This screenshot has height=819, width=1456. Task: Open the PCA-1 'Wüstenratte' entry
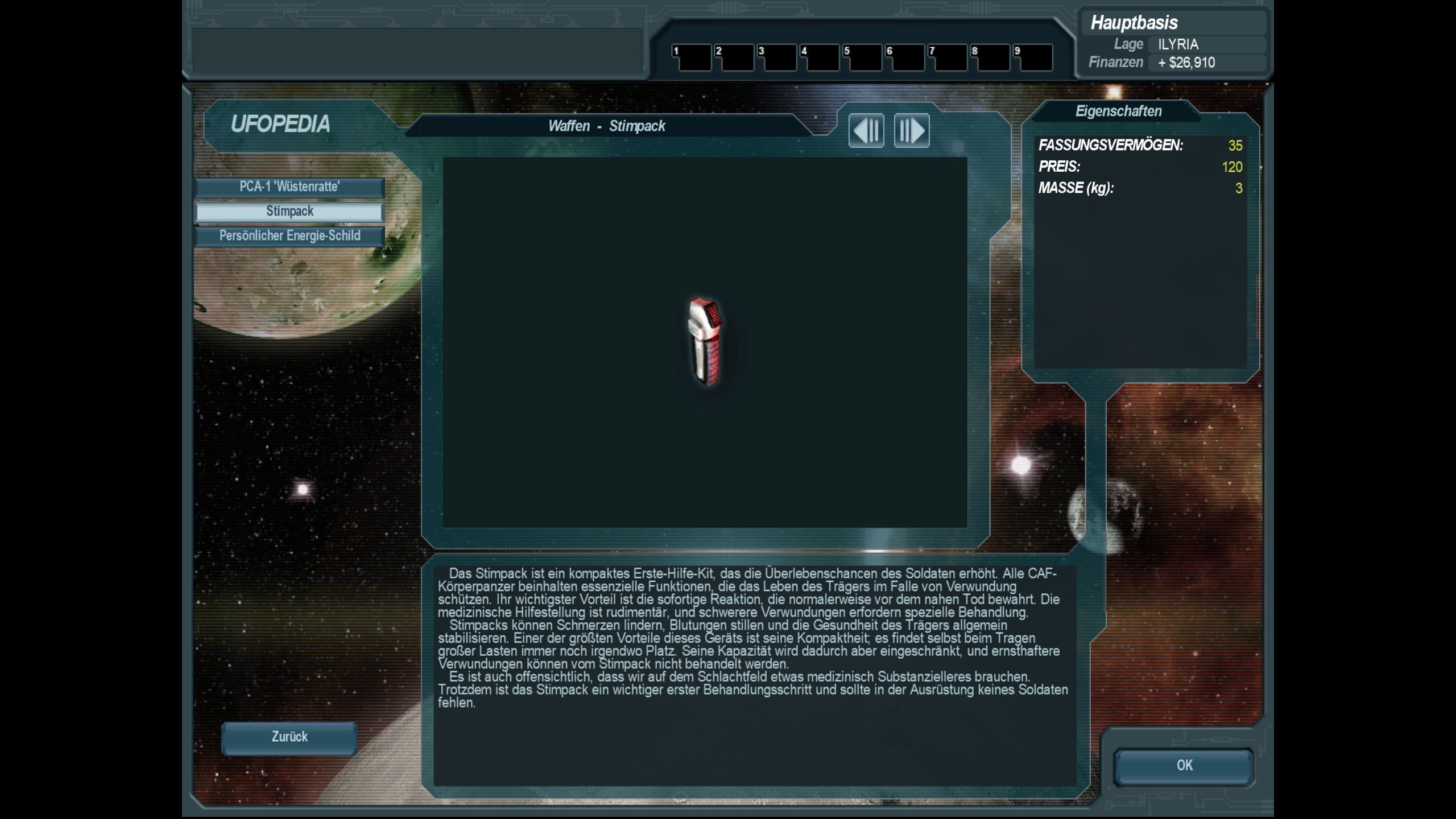[x=289, y=187]
